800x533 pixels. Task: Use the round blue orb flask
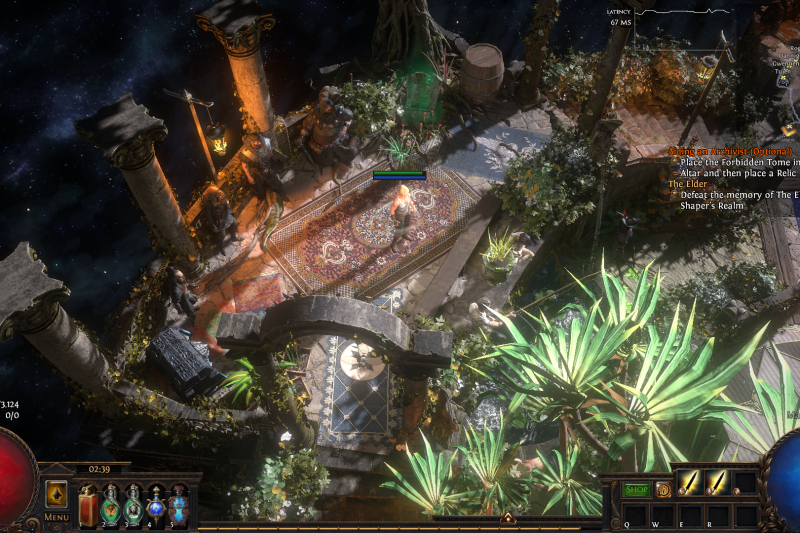156,505
